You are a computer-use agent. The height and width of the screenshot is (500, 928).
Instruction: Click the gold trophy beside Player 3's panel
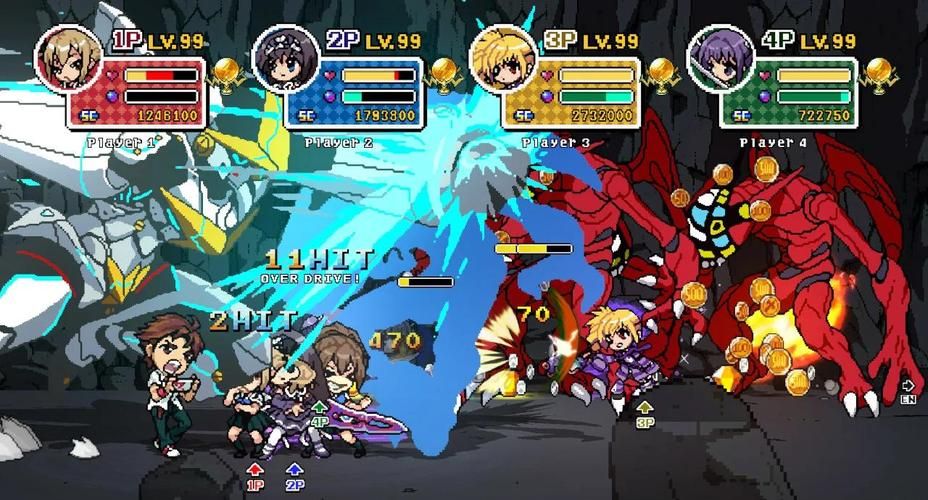tap(661, 73)
